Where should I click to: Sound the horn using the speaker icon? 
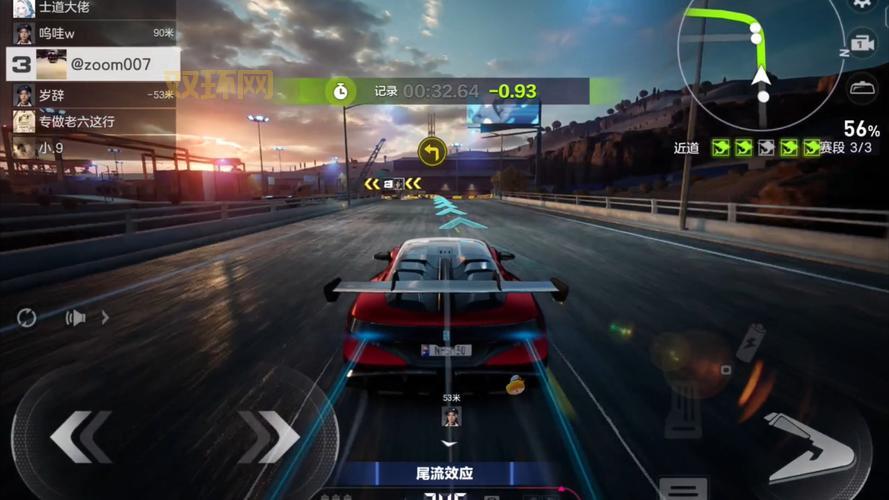point(75,318)
